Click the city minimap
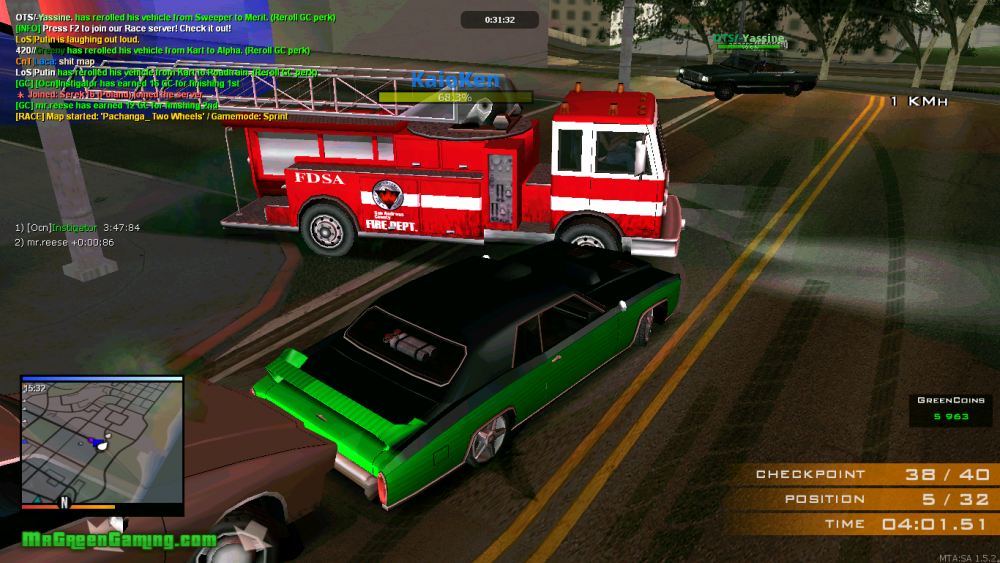The height and width of the screenshot is (563, 1000). (101, 442)
